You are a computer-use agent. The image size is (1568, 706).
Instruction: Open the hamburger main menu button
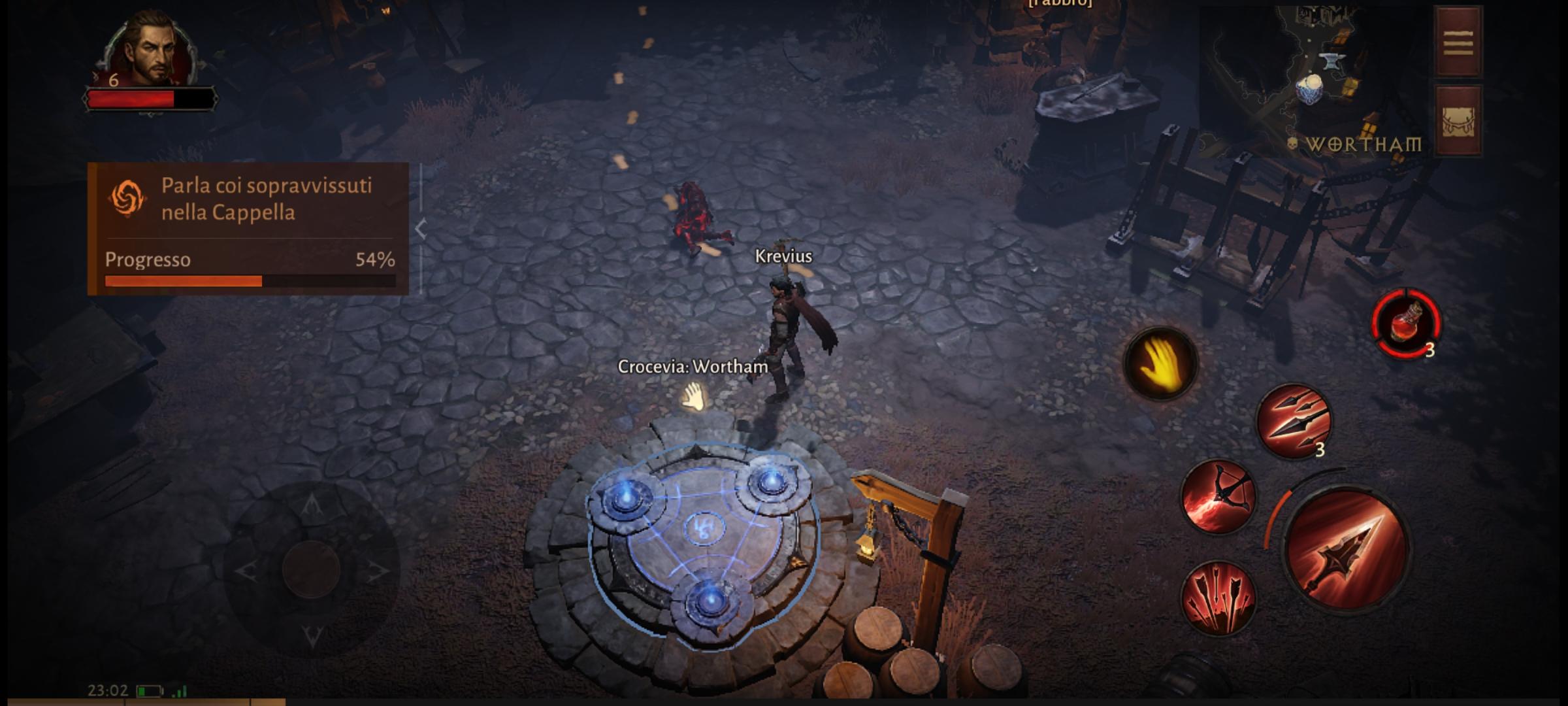[1458, 42]
